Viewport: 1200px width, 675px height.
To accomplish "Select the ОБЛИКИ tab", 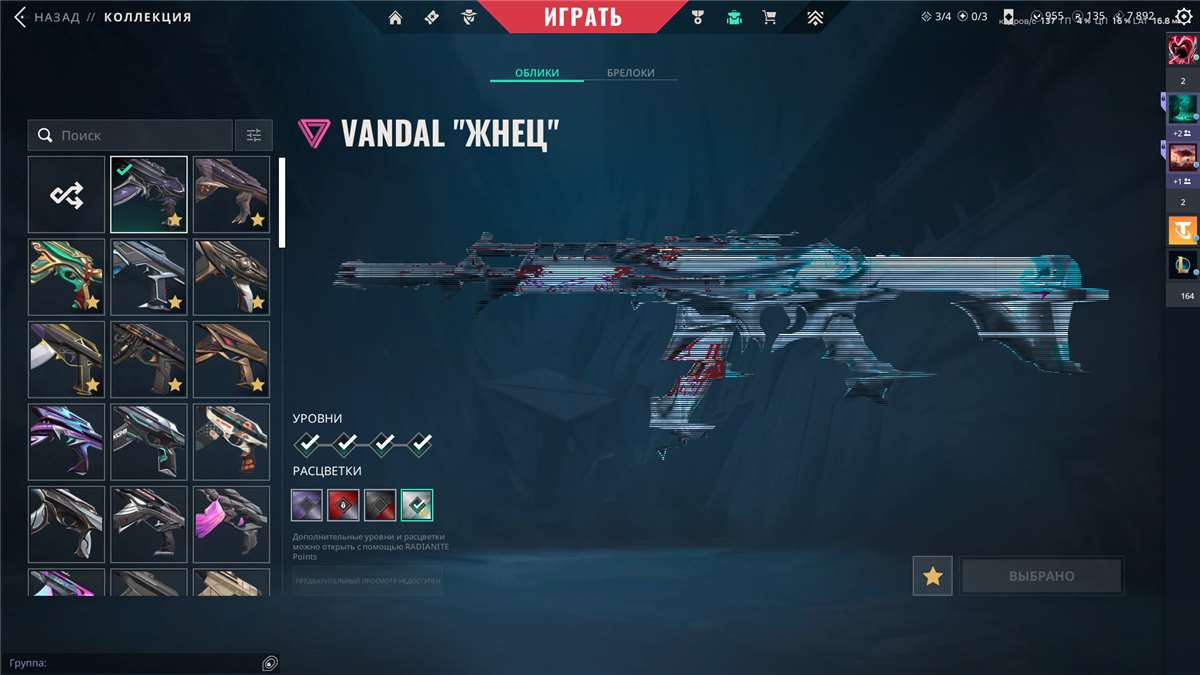I will (536, 73).
